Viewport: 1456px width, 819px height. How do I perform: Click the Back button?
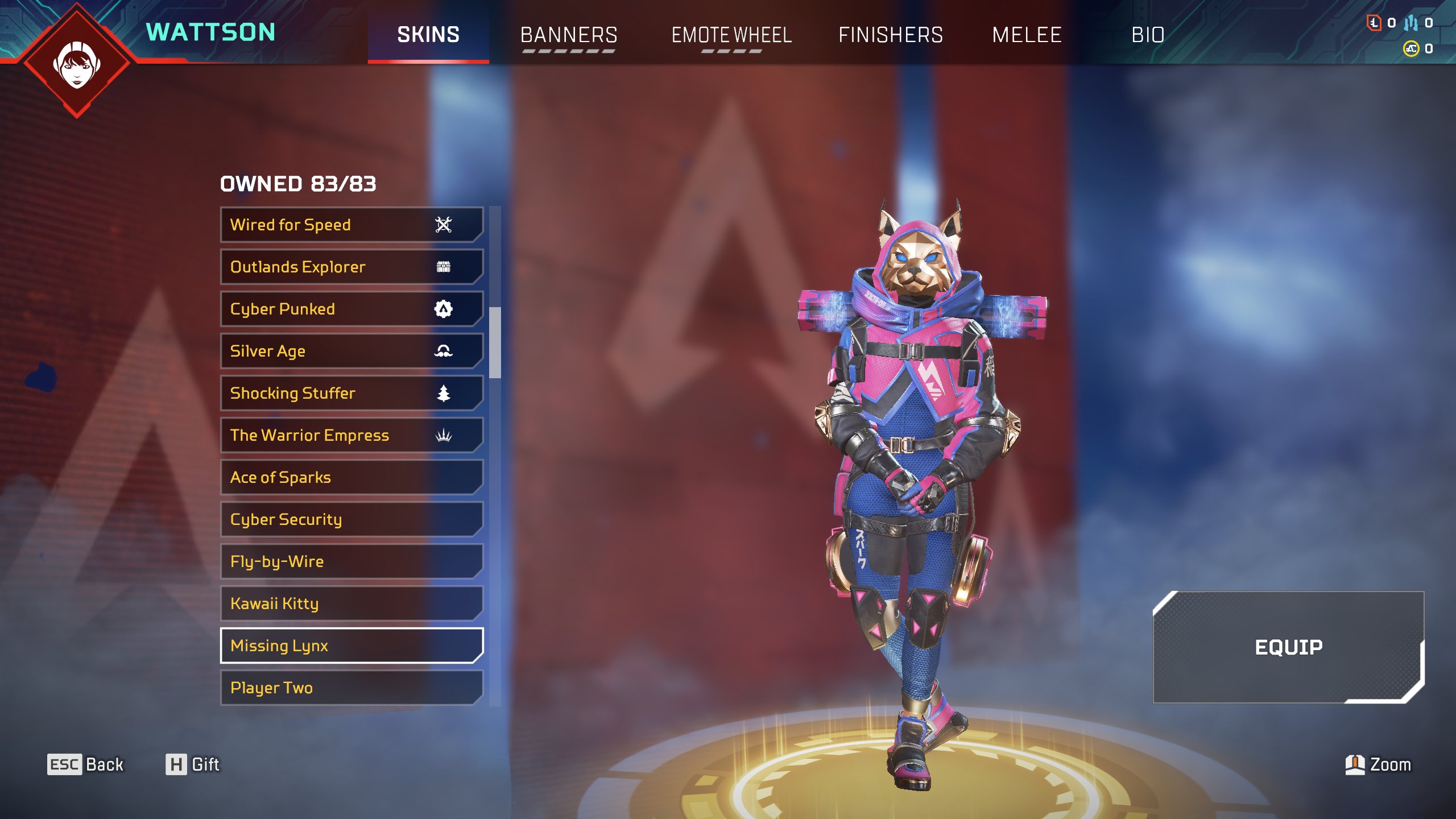tap(85, 764)
